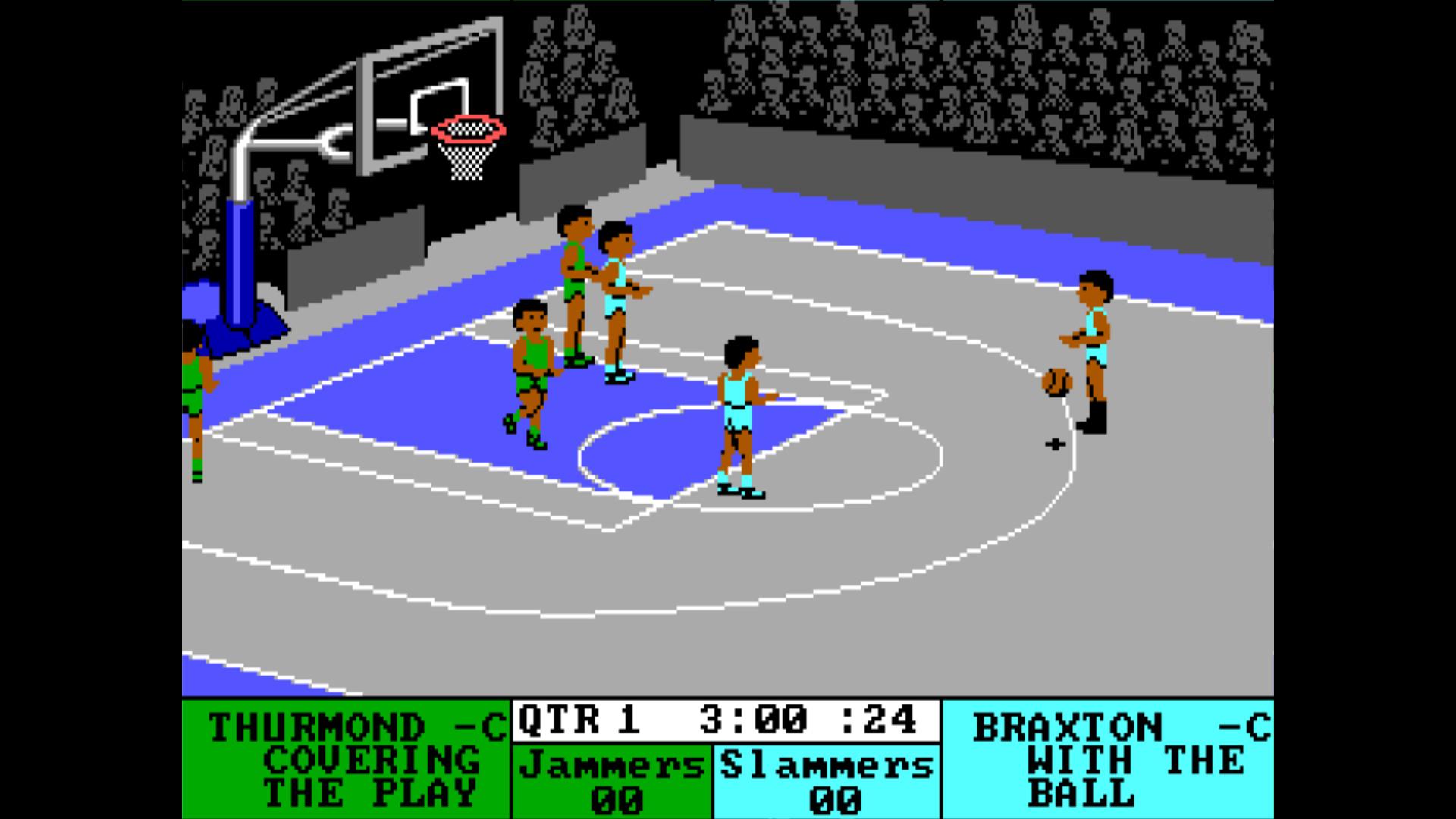Select the green-jersey Jammers defender in the paint
1456x819 pixels.
coord(531,372)
